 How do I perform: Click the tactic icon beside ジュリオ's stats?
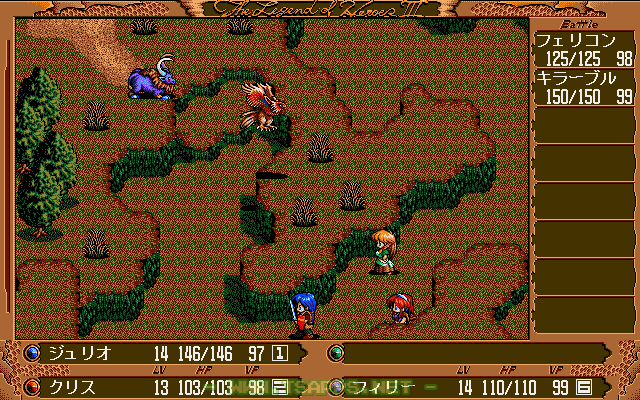tap(281, 353)
